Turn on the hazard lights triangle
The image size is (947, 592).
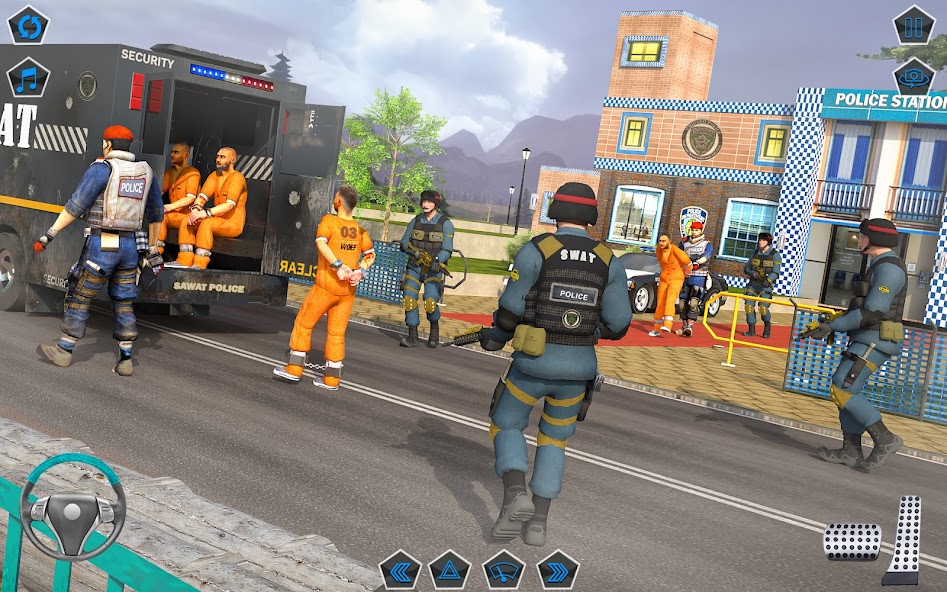pos(450,570)
